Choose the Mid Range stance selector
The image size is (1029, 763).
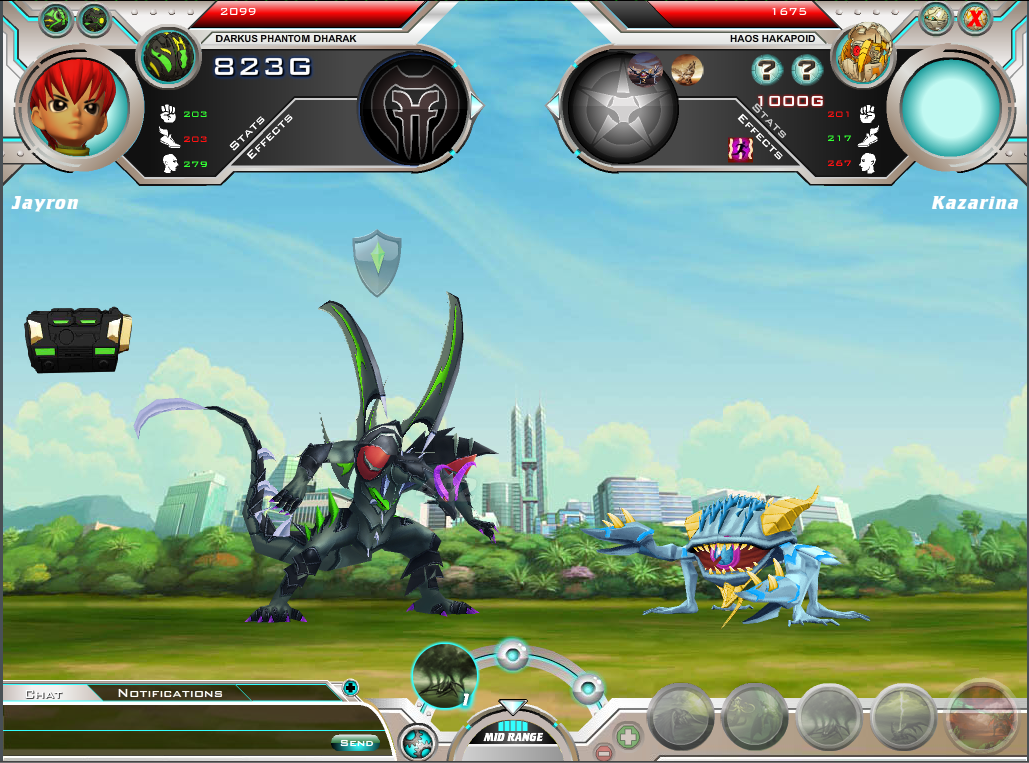pyautogui.click(x=513, y=732)
